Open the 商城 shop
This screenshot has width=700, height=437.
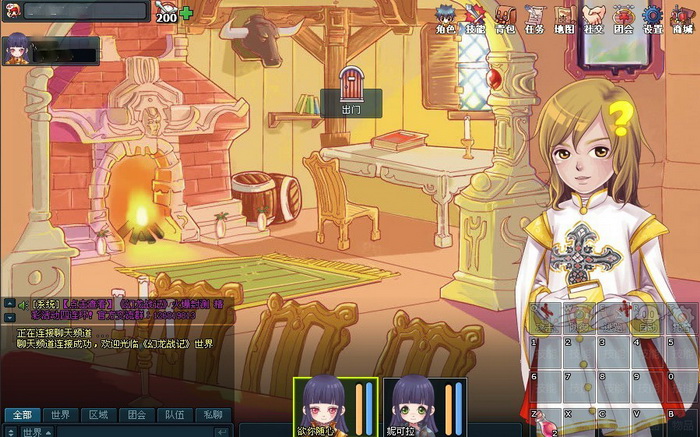683,18
